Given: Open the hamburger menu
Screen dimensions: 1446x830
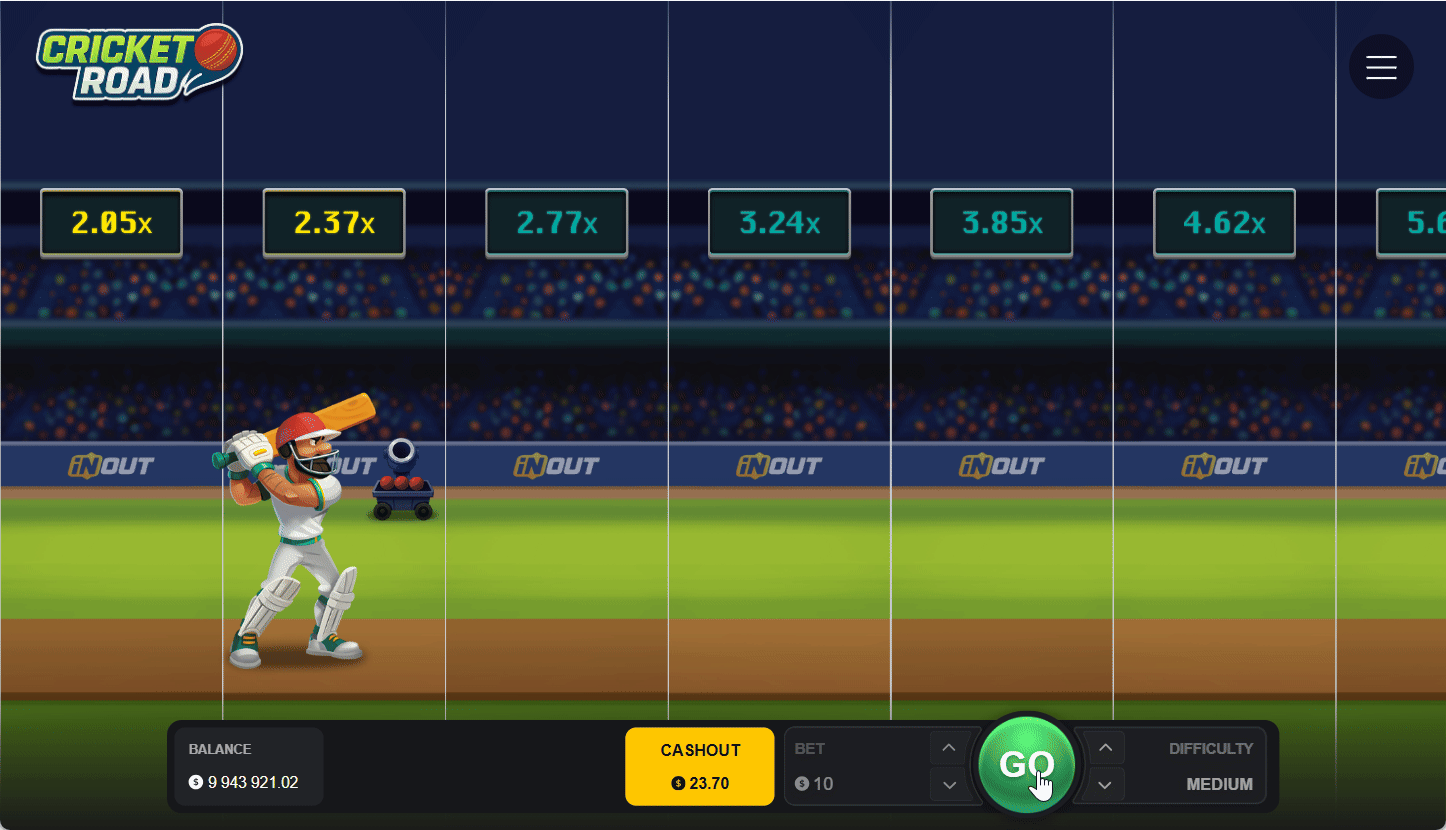Looking at the screenshot, I should [x=1381, y=66].
